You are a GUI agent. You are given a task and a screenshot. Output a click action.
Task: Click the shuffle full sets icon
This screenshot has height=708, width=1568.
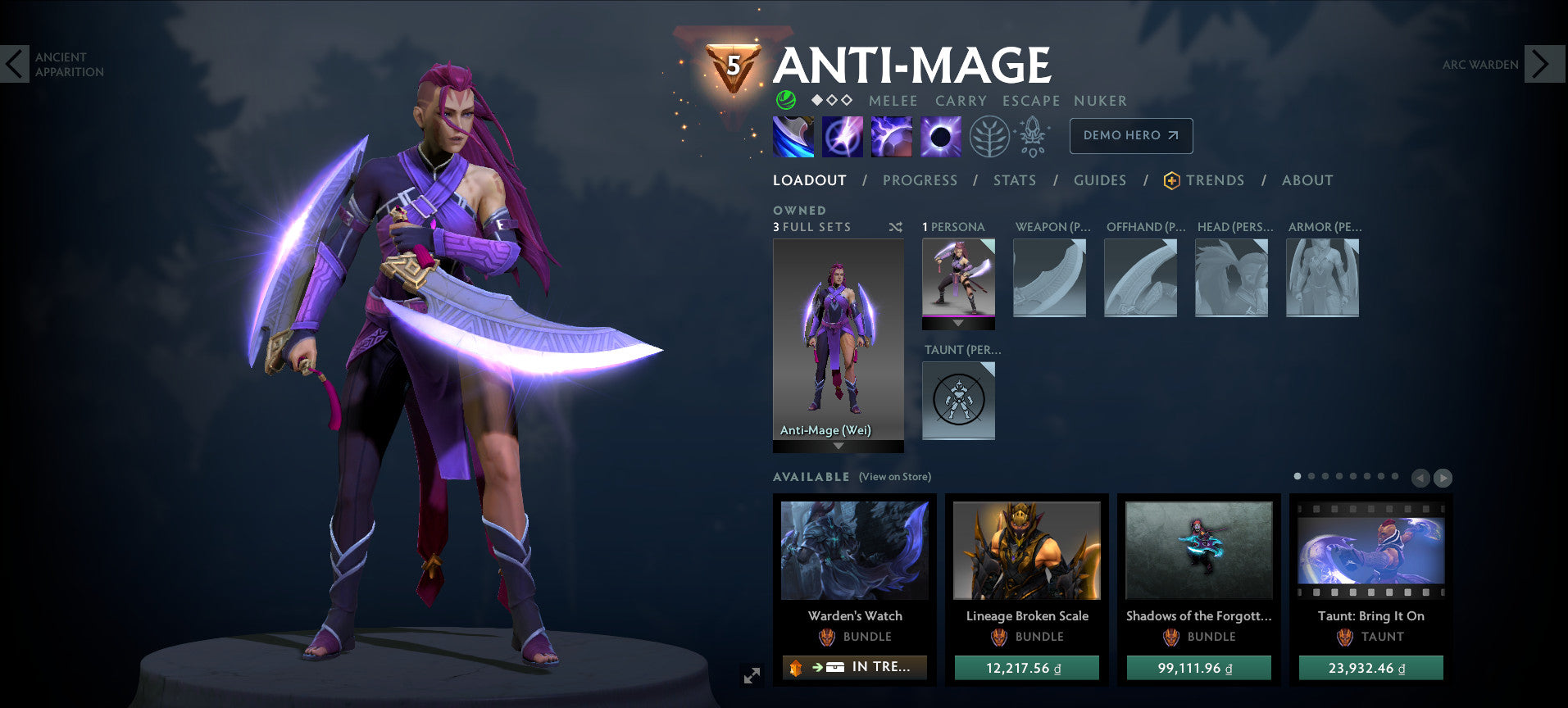point(895,227)
